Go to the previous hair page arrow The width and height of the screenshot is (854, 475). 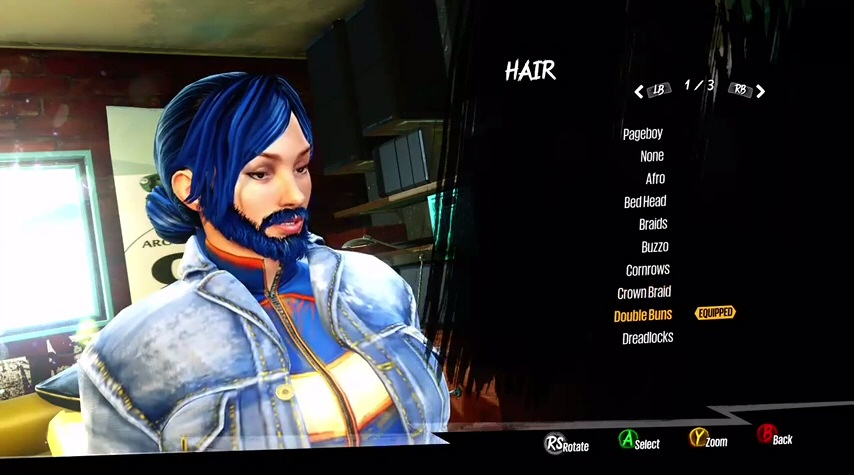click(x=639, y=91)
